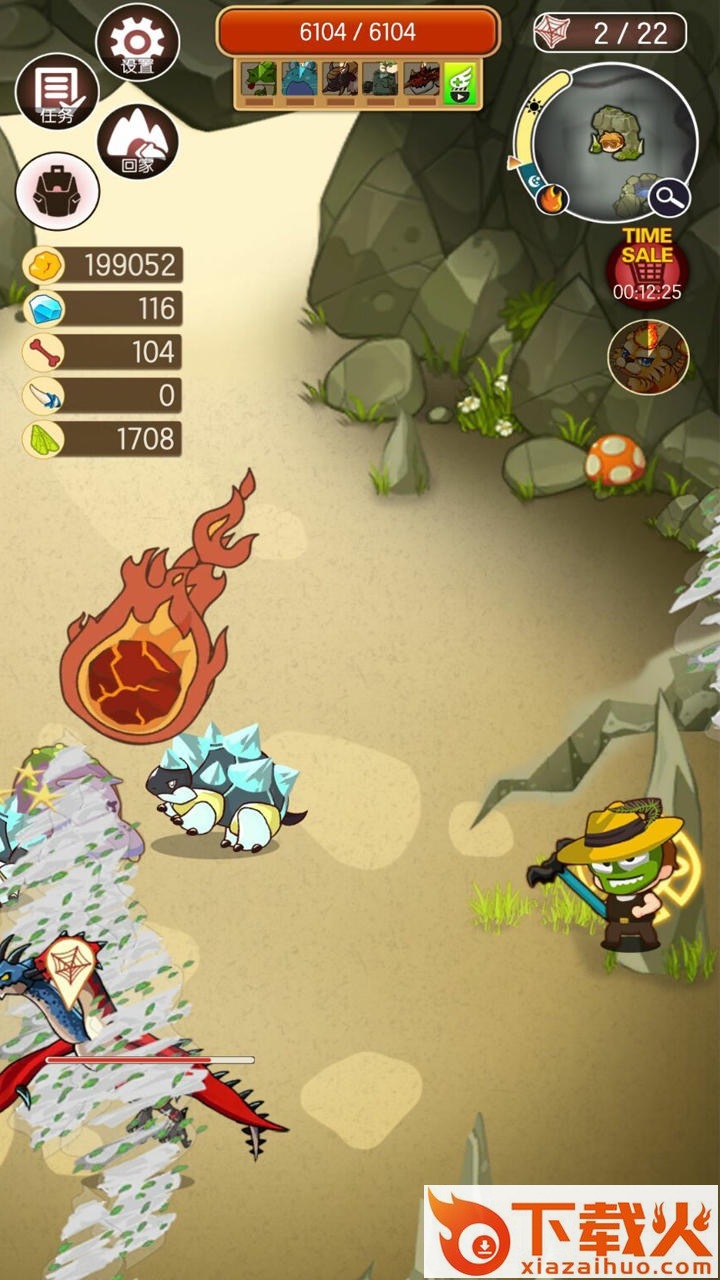
Task: Open the backpack inventory
Action: (x=57, y=191)
